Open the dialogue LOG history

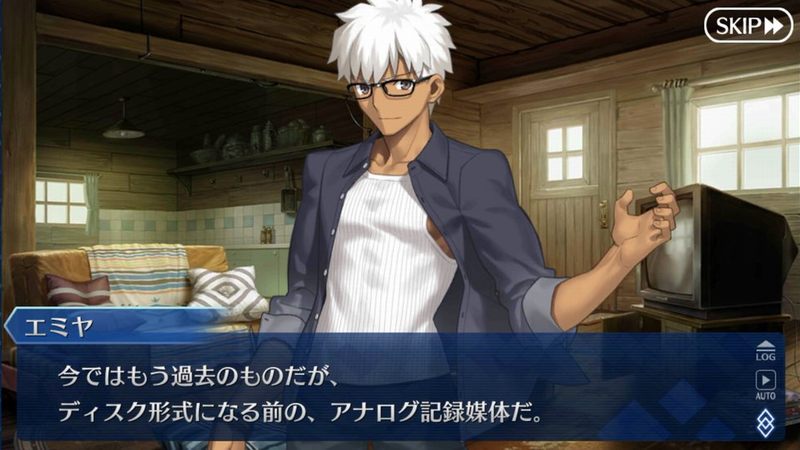[768, 350]
